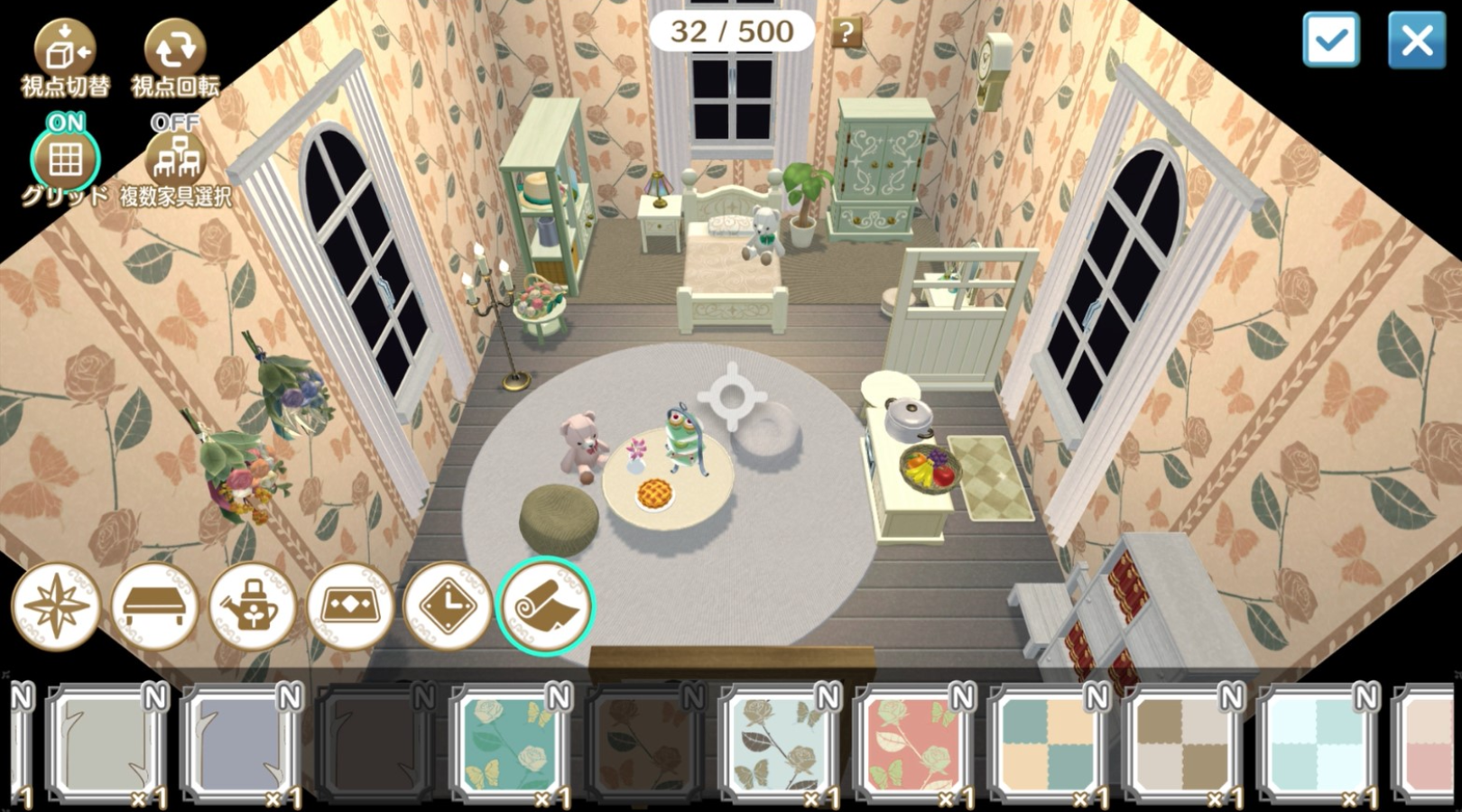Switch to the wall clock category
This screenshot has height=812, width=1462.
point(448,606)
